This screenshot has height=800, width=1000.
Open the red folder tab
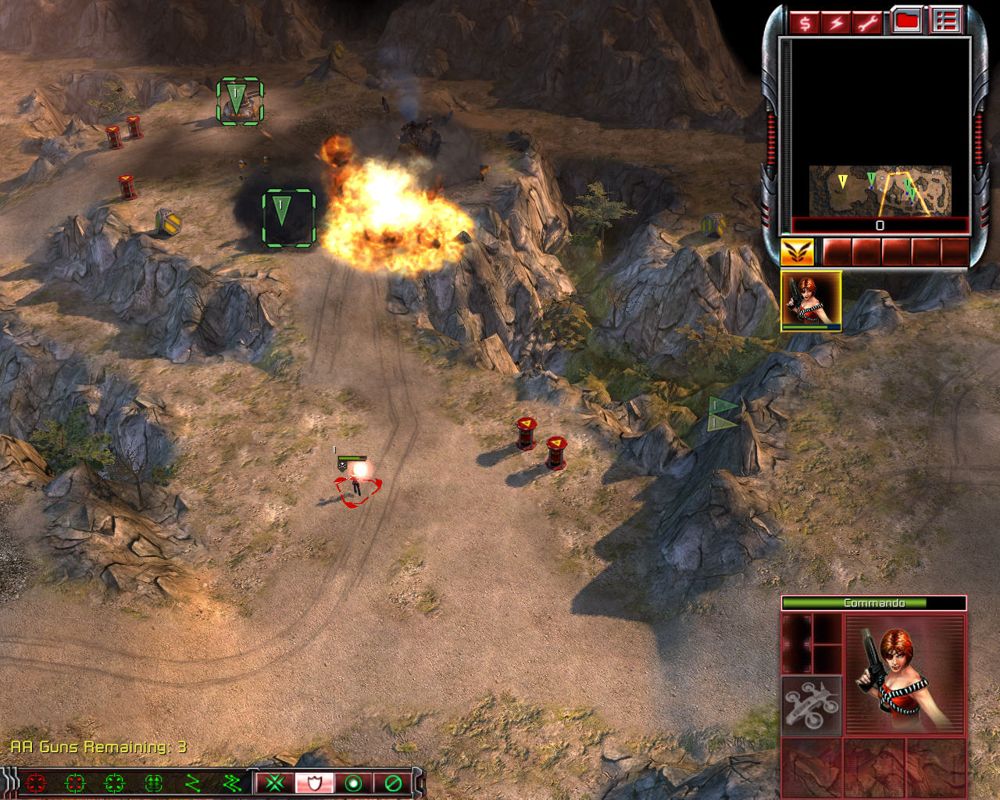(906, 20)
